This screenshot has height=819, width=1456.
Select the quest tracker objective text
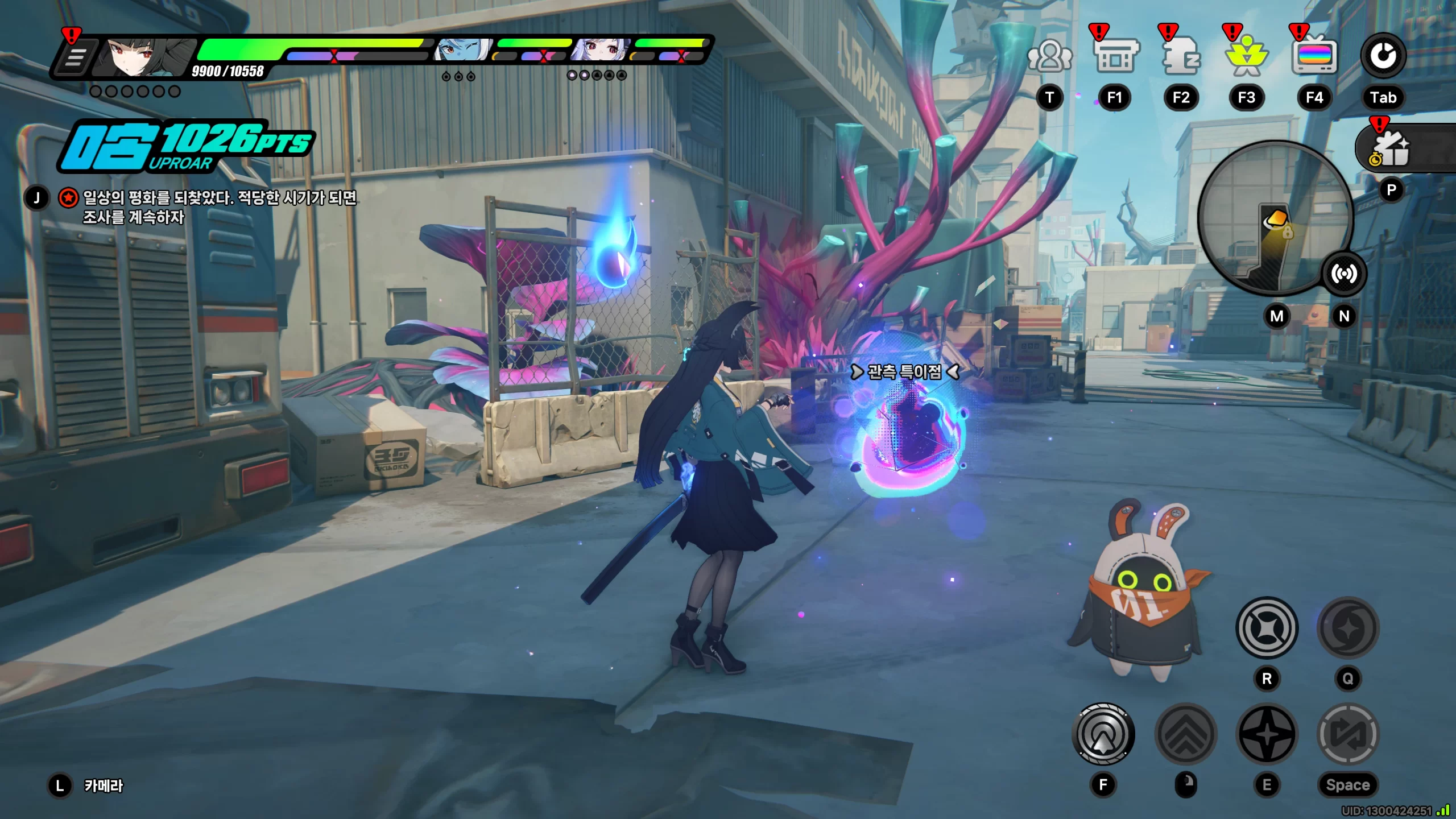(220, 207)
